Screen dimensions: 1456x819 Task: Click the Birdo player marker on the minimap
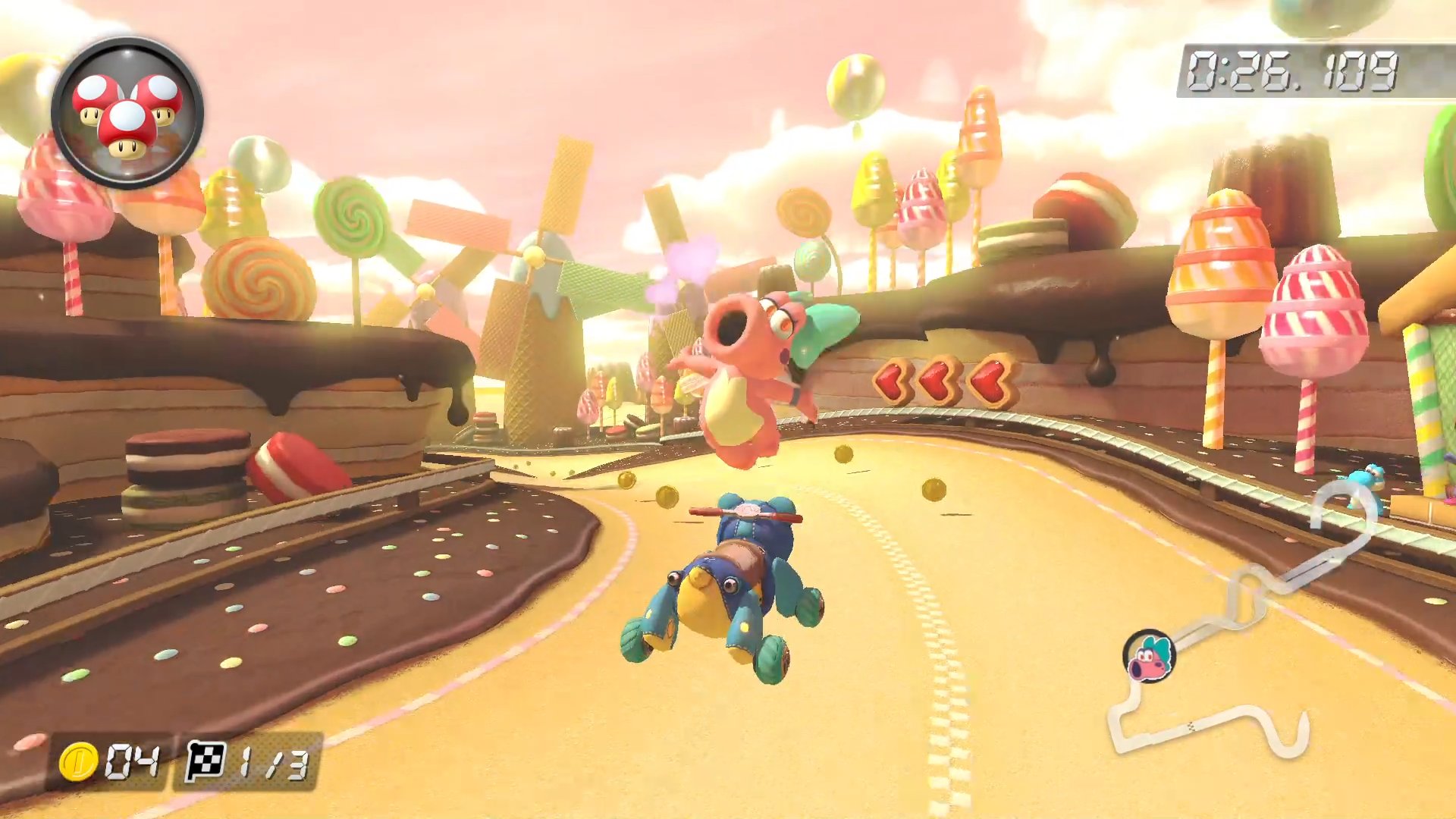[x=1150, y=657]
